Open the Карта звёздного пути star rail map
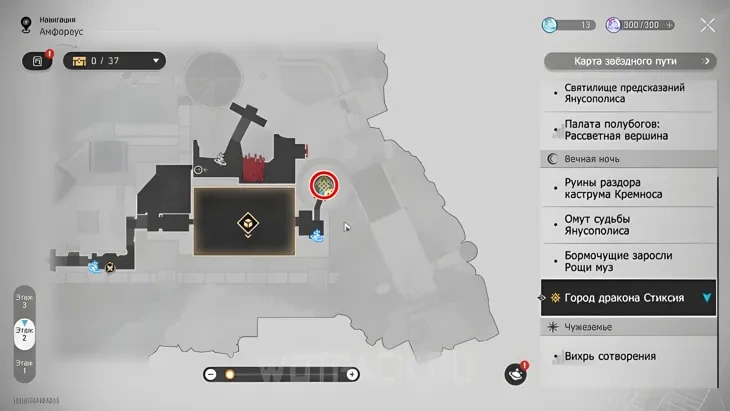 (x=630, y=61)
